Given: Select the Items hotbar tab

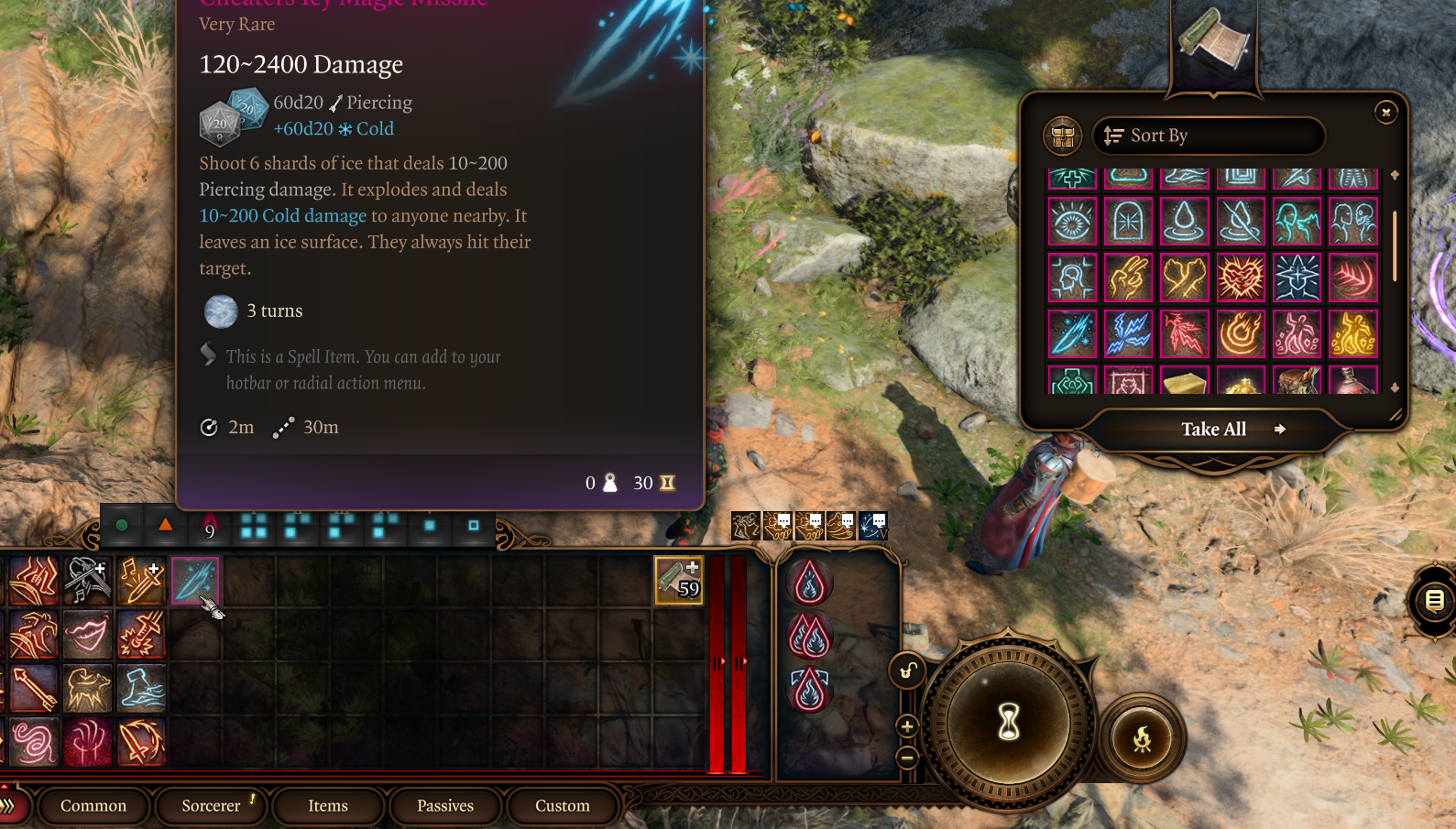Looking at the screenshot, I should point(328,805).
